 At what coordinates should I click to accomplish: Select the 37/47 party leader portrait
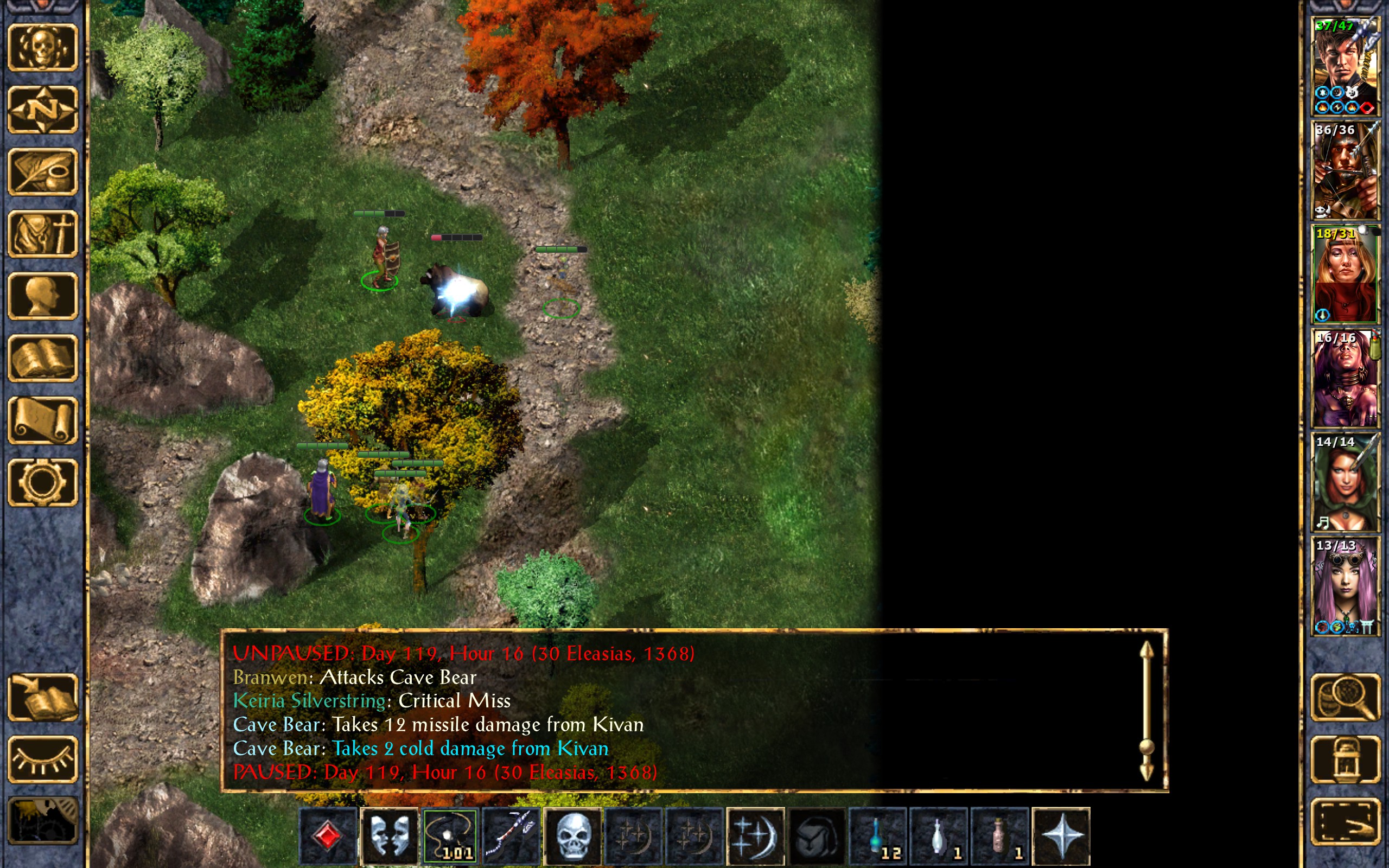(x=1345, y=66)
